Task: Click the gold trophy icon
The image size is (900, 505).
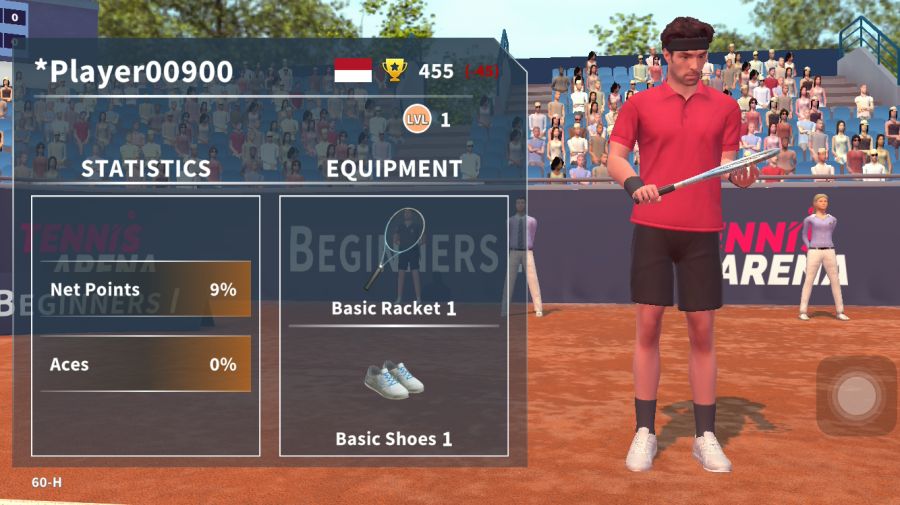Action: coord(395,70)
